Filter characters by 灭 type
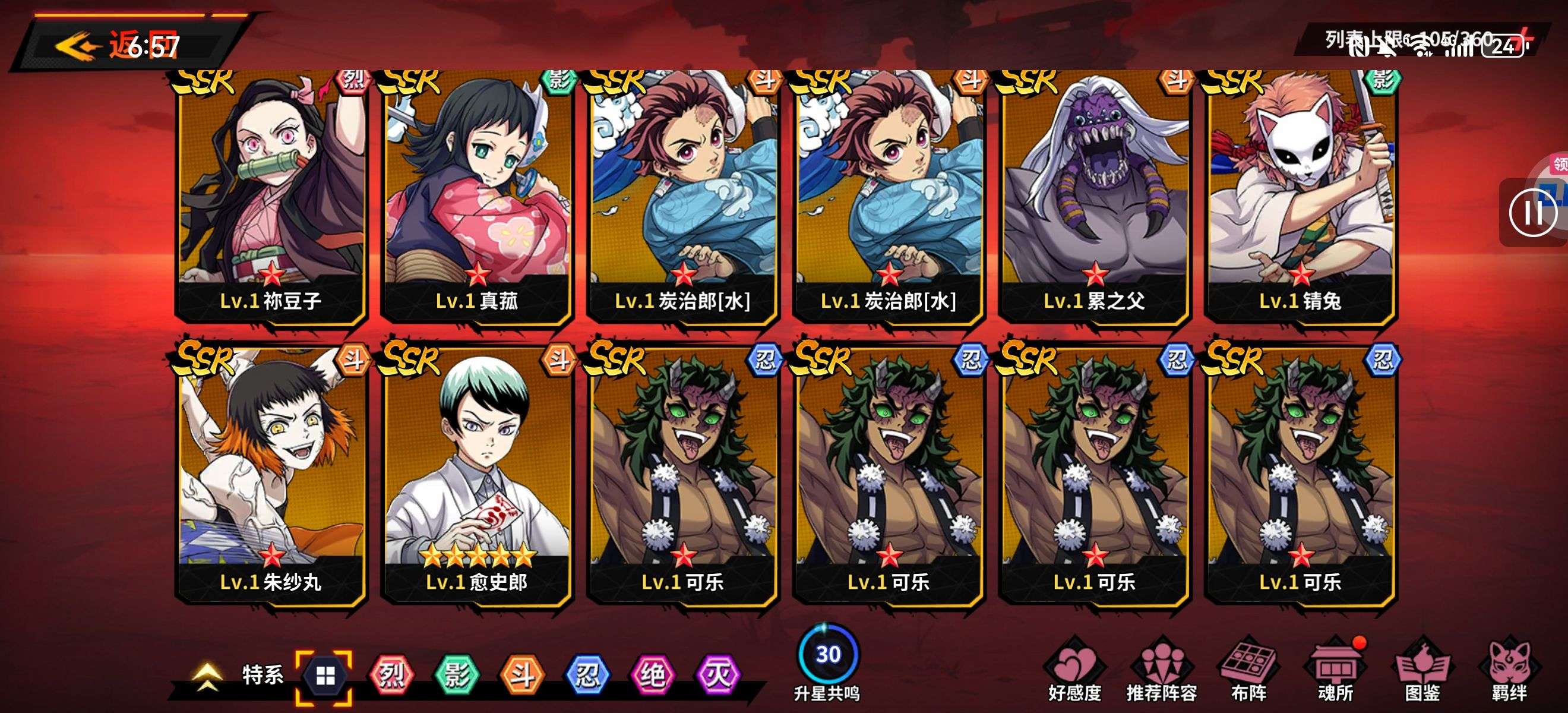Screen dimensions: 1568x713 point(717,675)
